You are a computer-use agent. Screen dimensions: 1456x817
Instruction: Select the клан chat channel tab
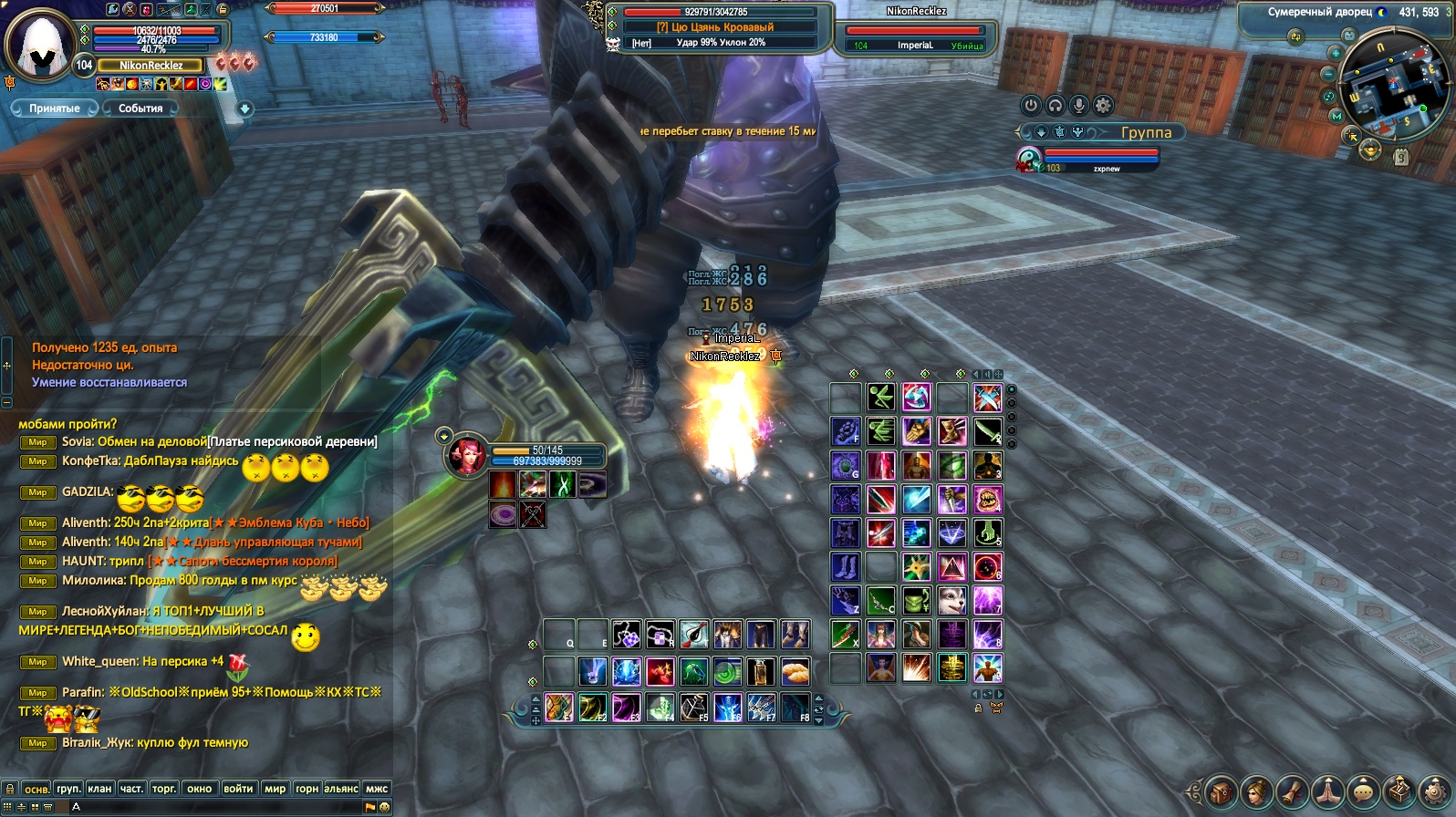[x=99, y=789]
